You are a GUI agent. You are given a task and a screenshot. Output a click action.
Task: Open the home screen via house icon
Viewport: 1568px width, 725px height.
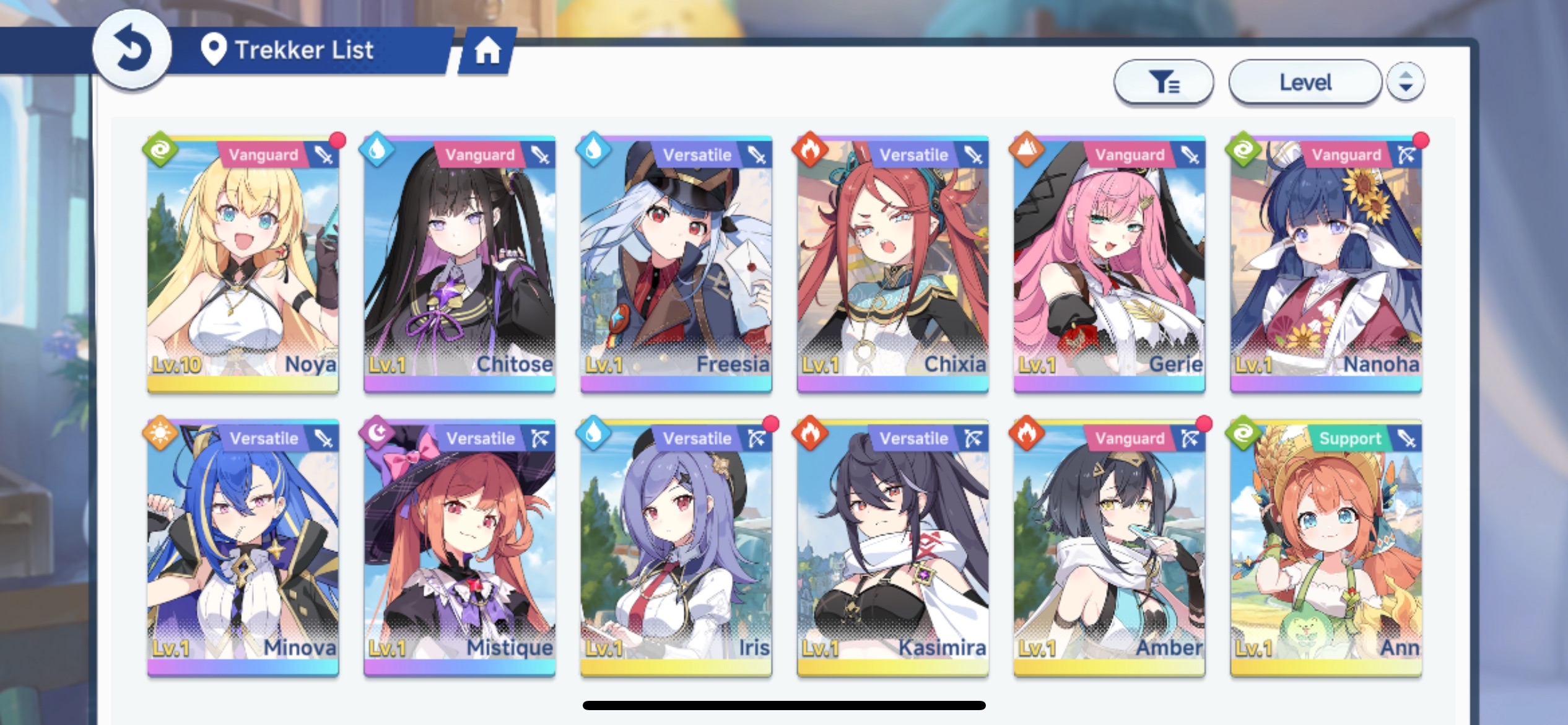tap(487, 51)
